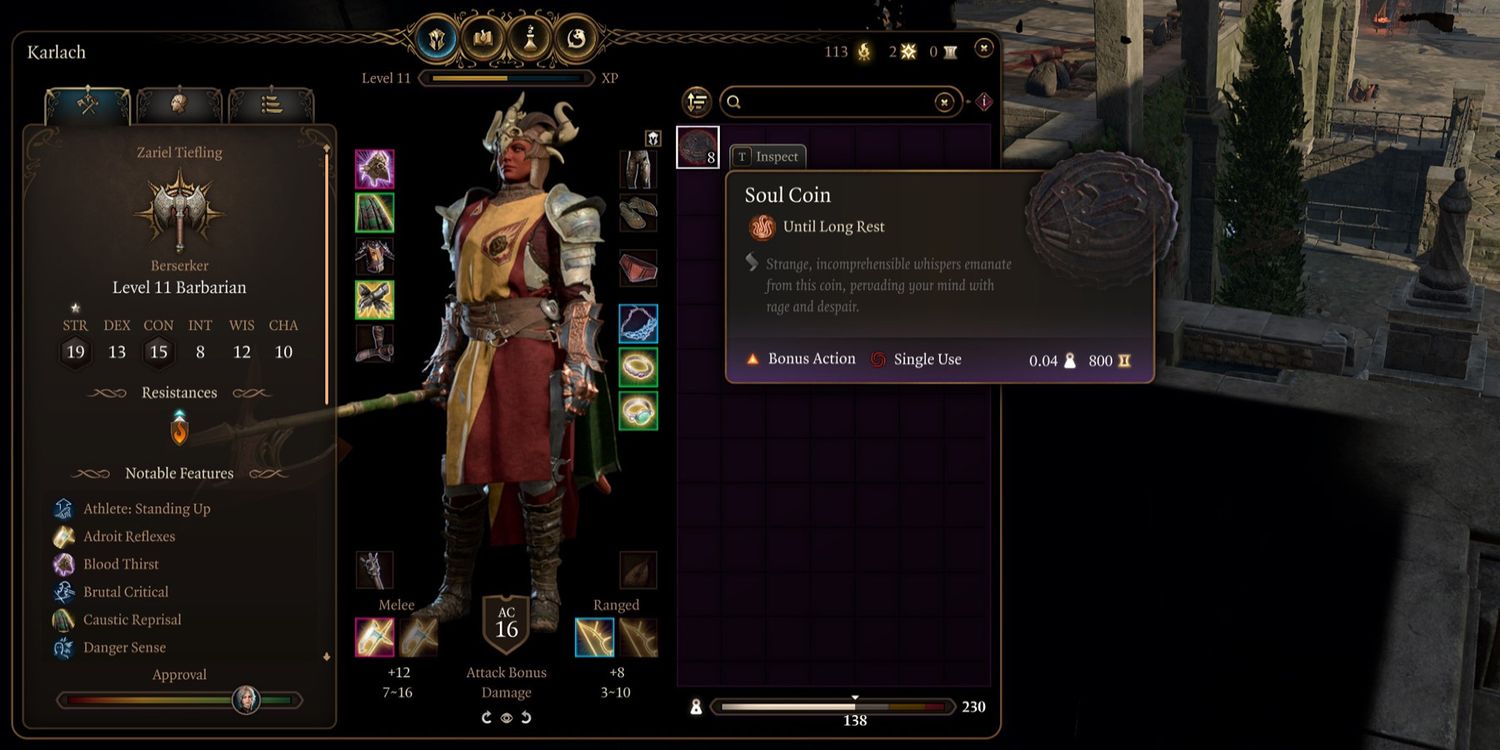Screen dimensions: 1500x750
Task: Select the equipped gloves slot
Action: click(375, 300)
